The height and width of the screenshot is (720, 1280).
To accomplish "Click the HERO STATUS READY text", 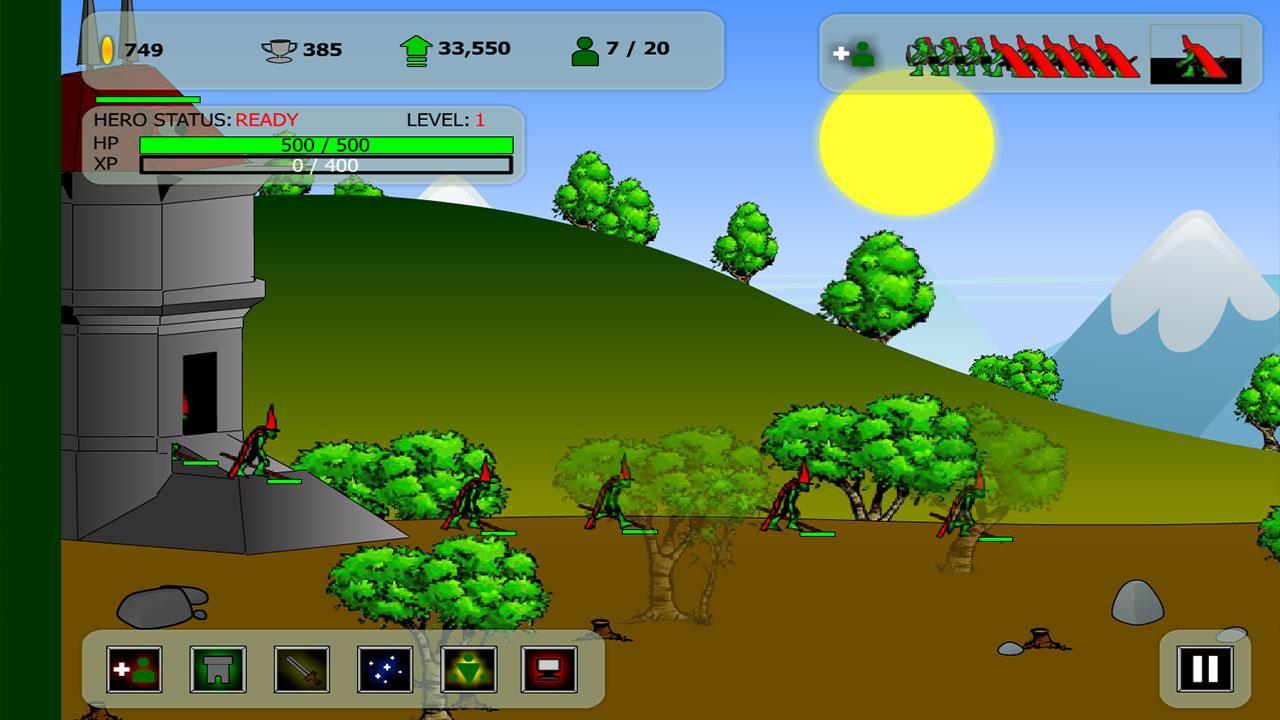I will (195, 121).
